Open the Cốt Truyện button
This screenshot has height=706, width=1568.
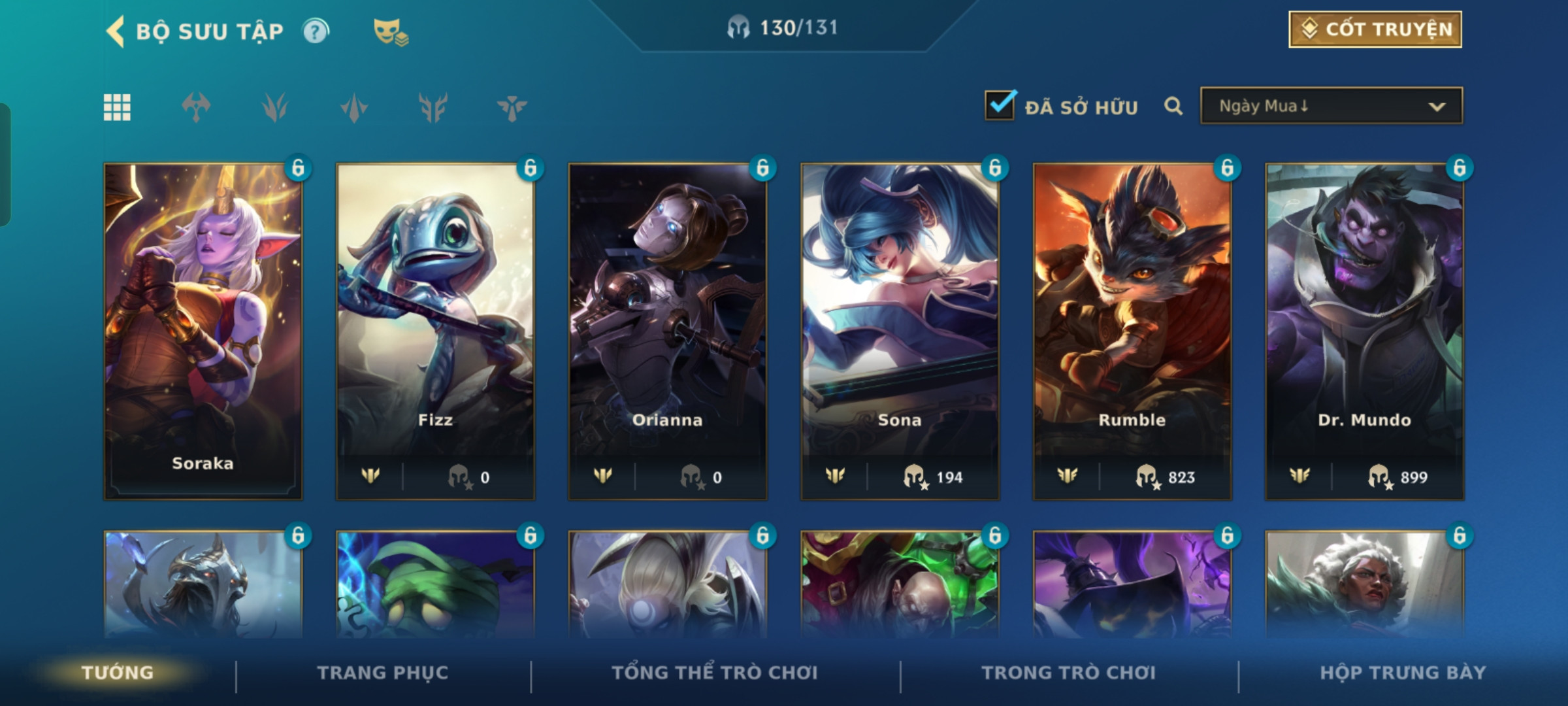[x=1375, y=29]
